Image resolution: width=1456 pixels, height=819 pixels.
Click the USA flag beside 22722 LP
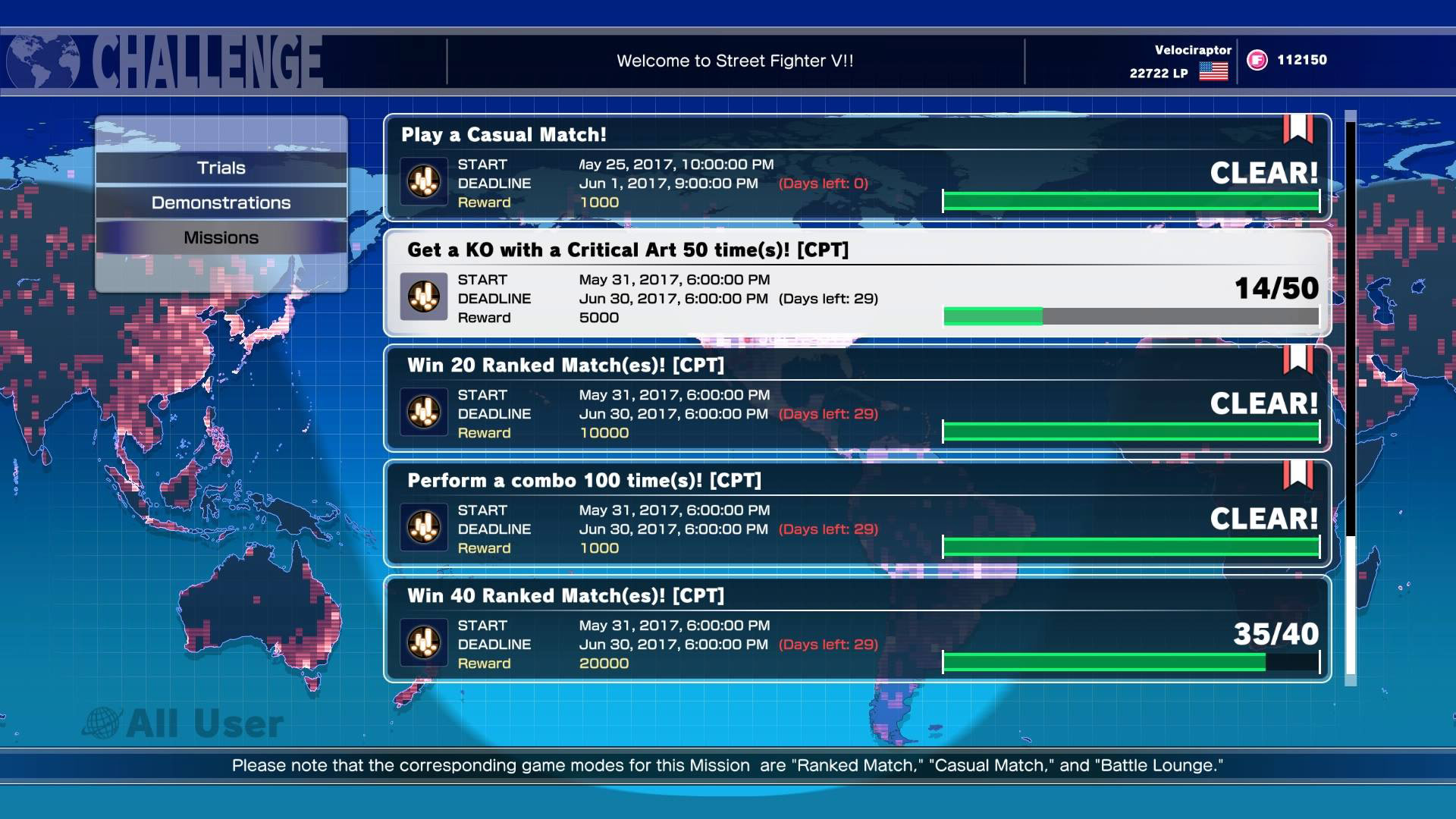1213,73
